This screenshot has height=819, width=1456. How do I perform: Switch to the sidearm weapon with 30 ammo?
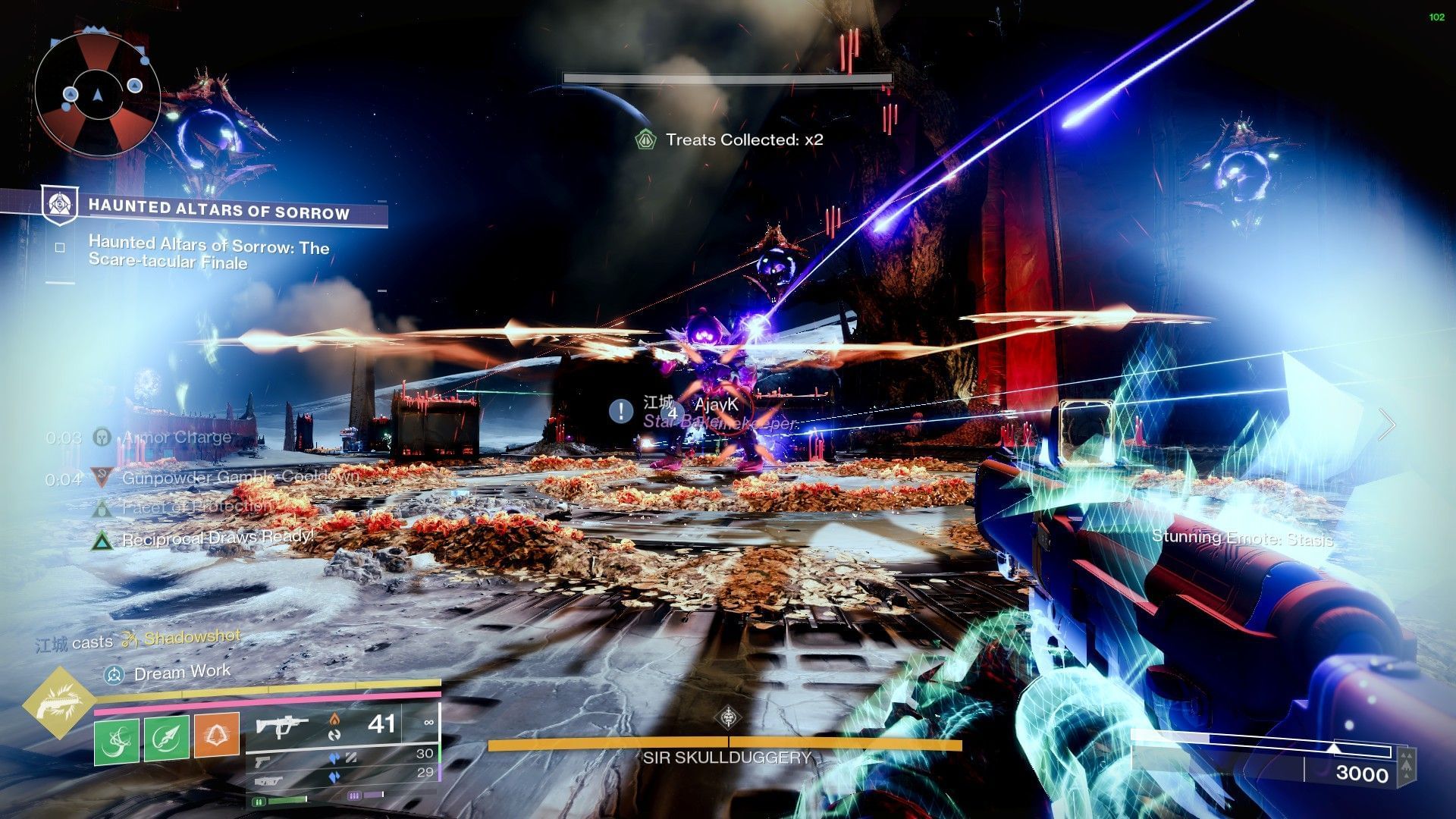click(263, 759)
